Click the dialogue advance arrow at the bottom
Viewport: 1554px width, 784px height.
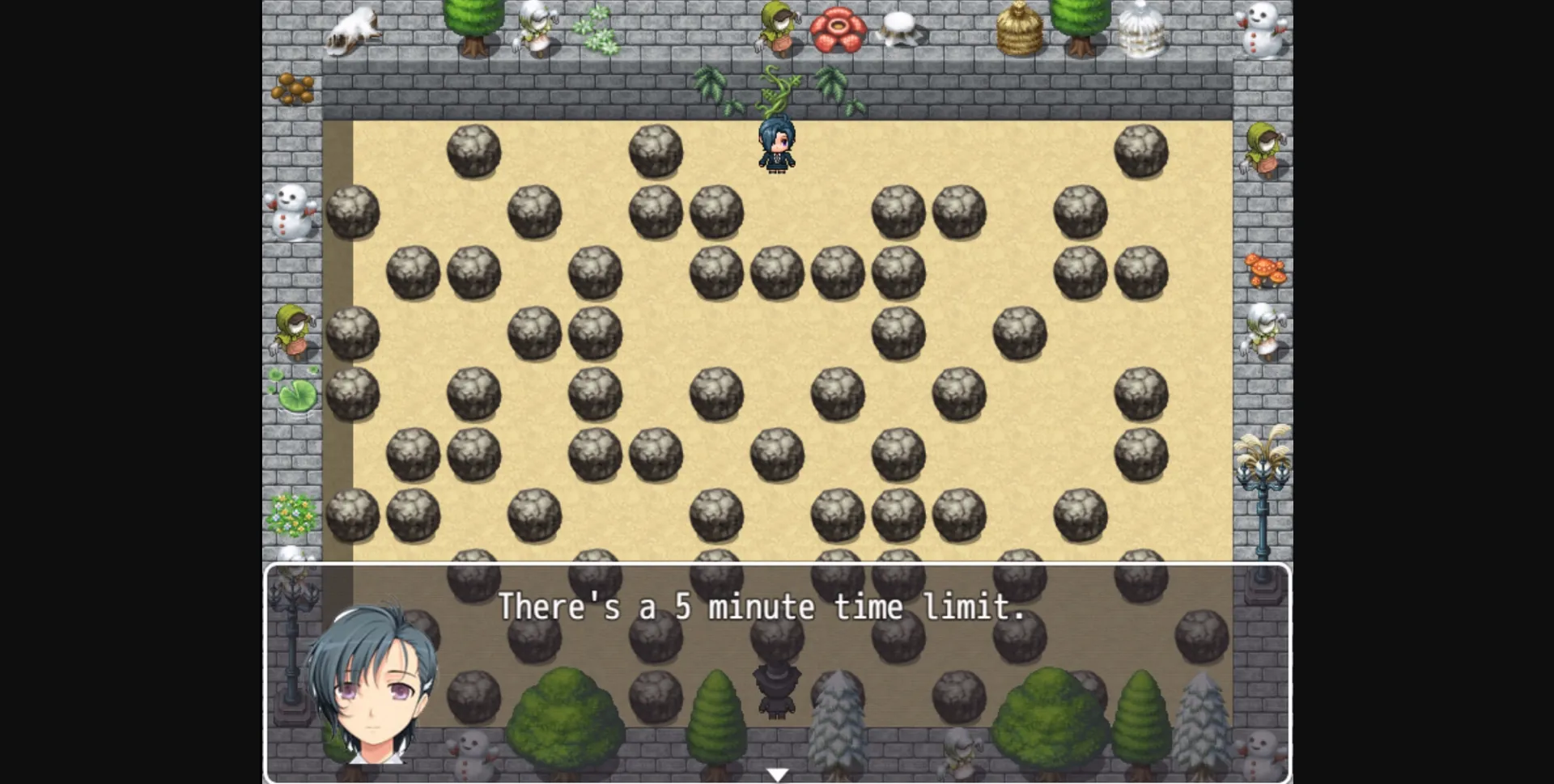tap(778, 773)
